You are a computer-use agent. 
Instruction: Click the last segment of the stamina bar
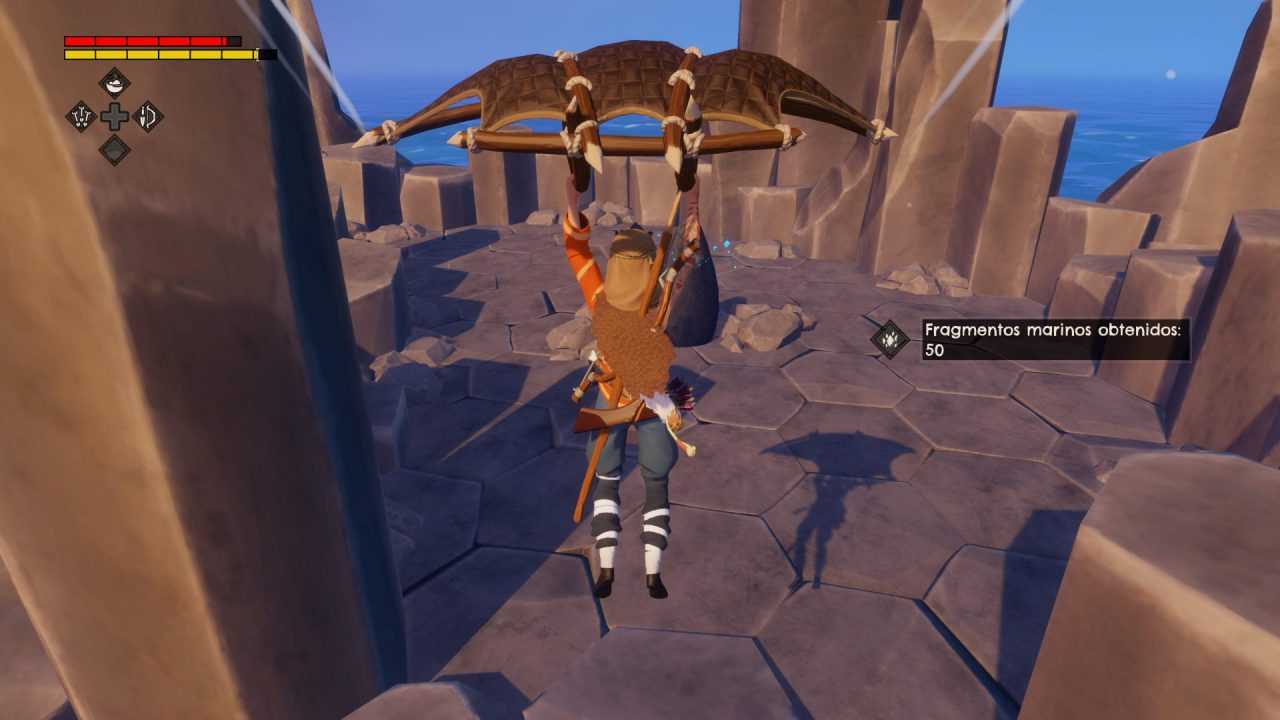[x=238, y=55]
